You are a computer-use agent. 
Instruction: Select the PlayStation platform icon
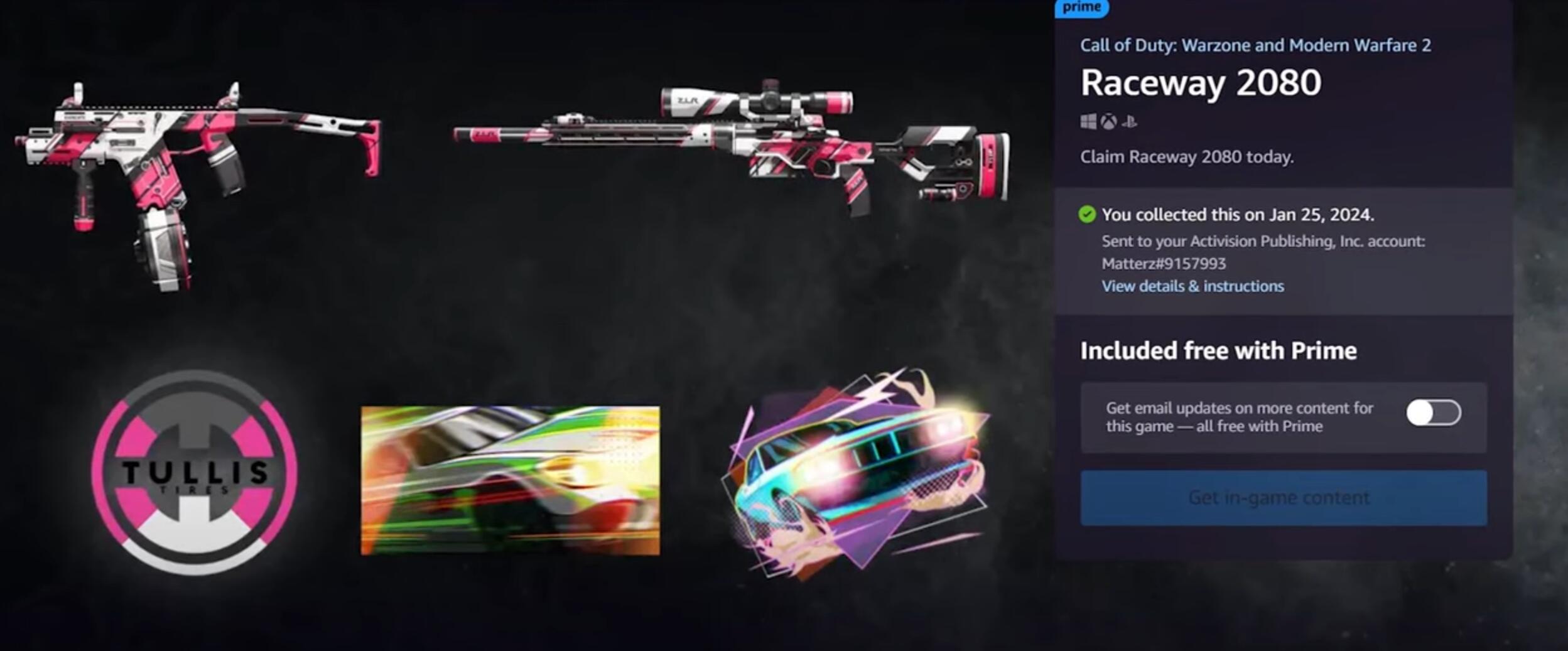1130,122
